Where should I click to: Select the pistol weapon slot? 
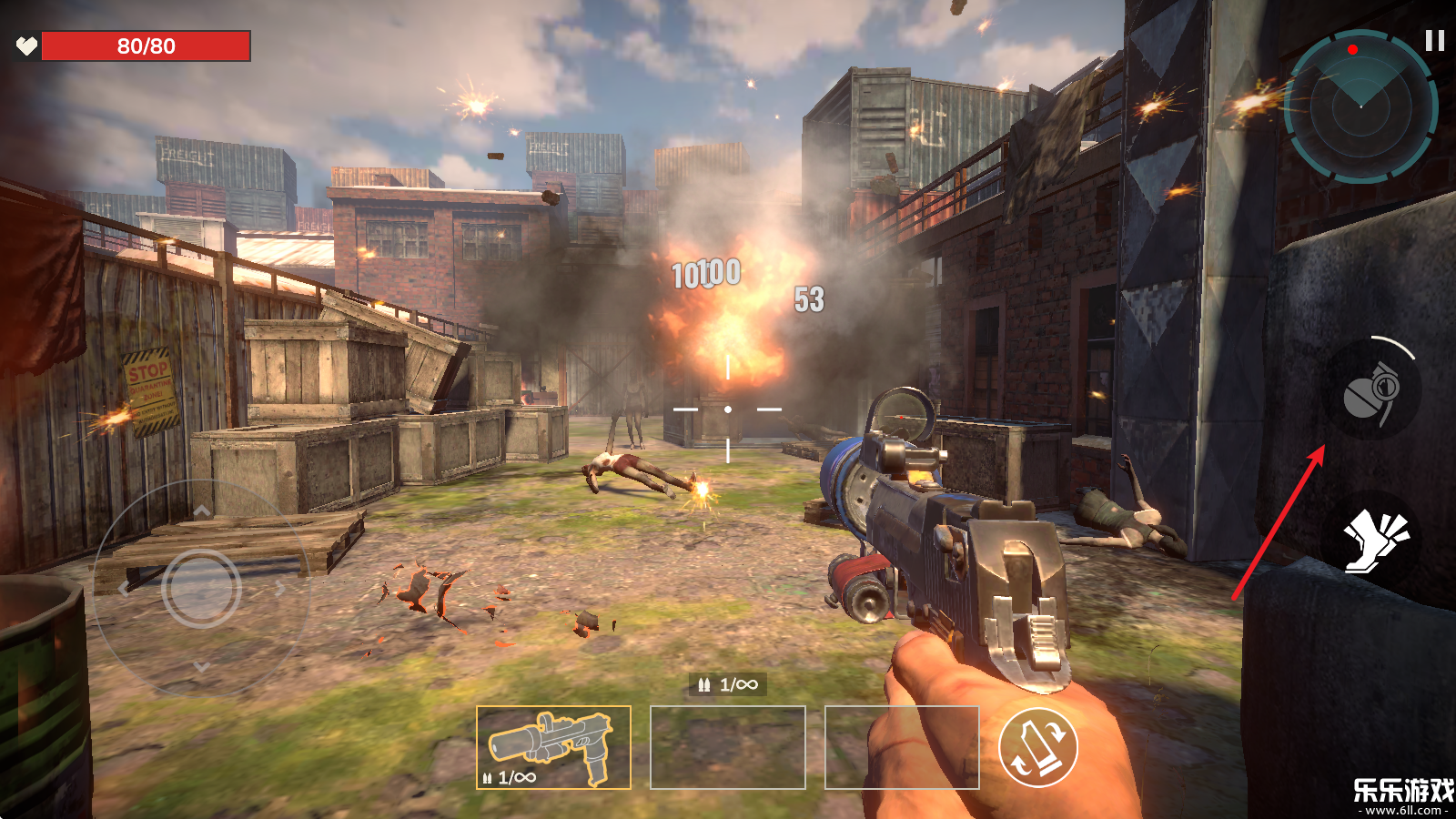click(x=553, y=748)
